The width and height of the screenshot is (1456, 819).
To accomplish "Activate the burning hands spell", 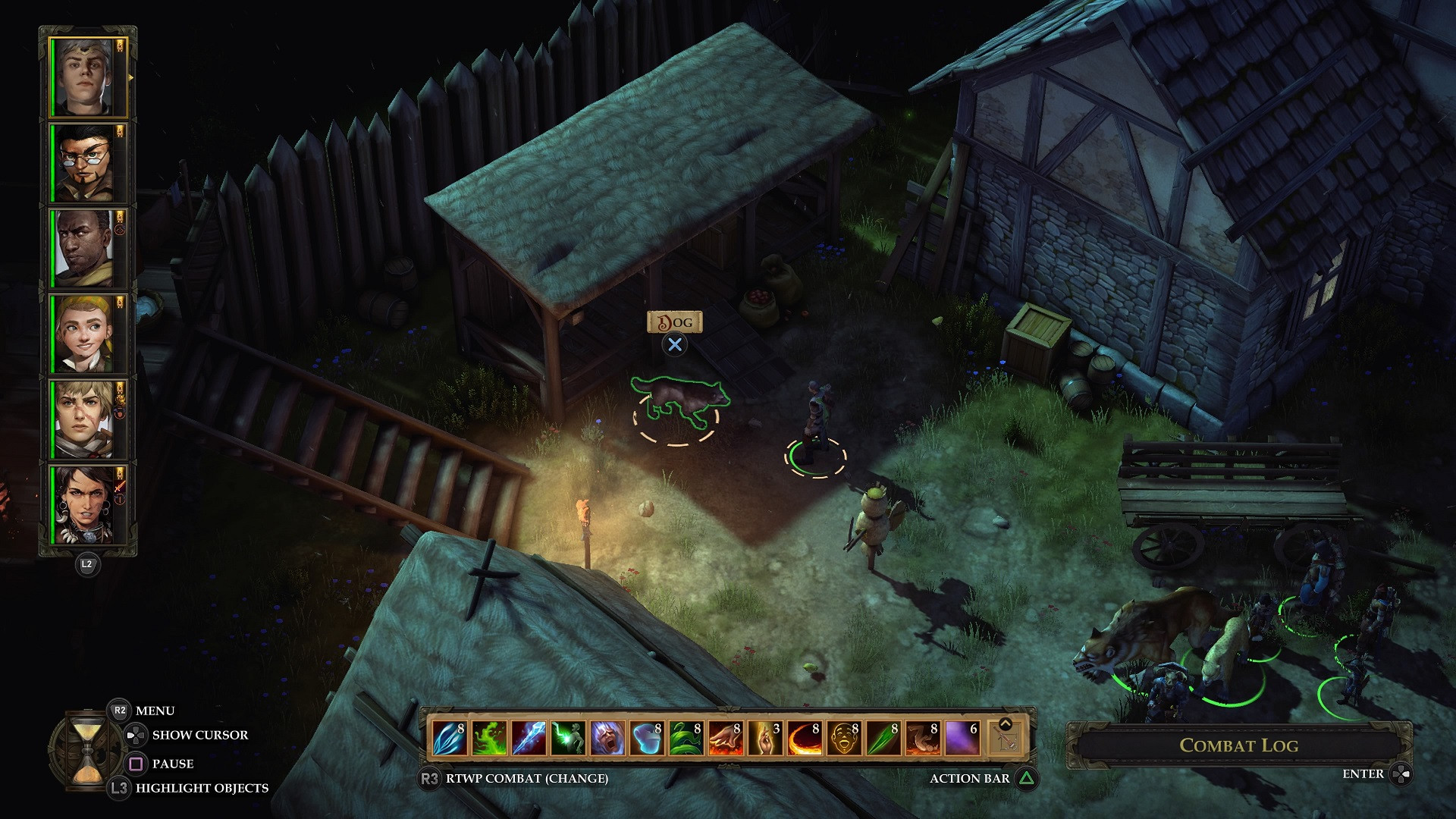I will tap(726, 738).
